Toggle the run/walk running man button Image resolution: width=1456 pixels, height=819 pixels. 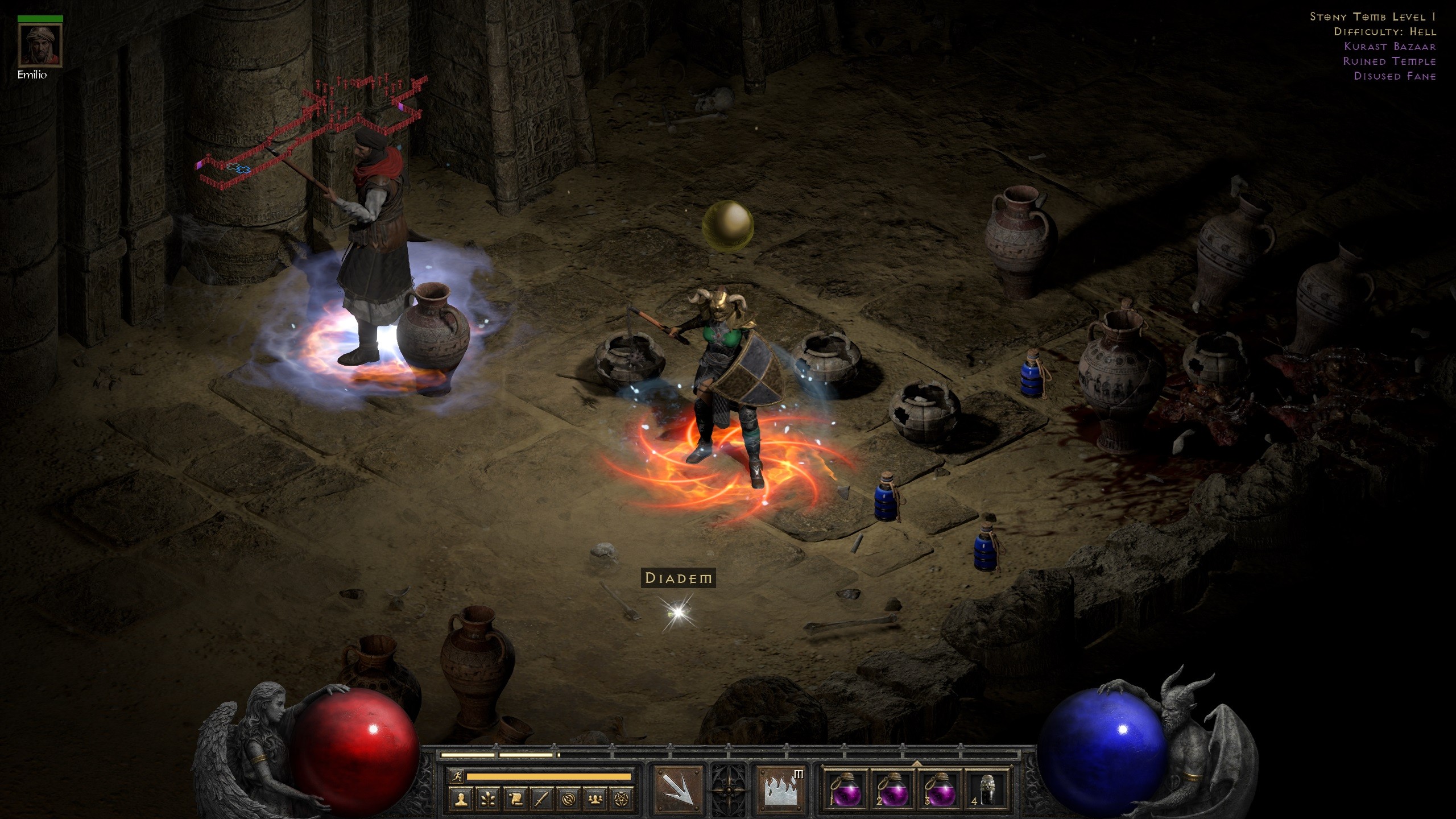456,776
